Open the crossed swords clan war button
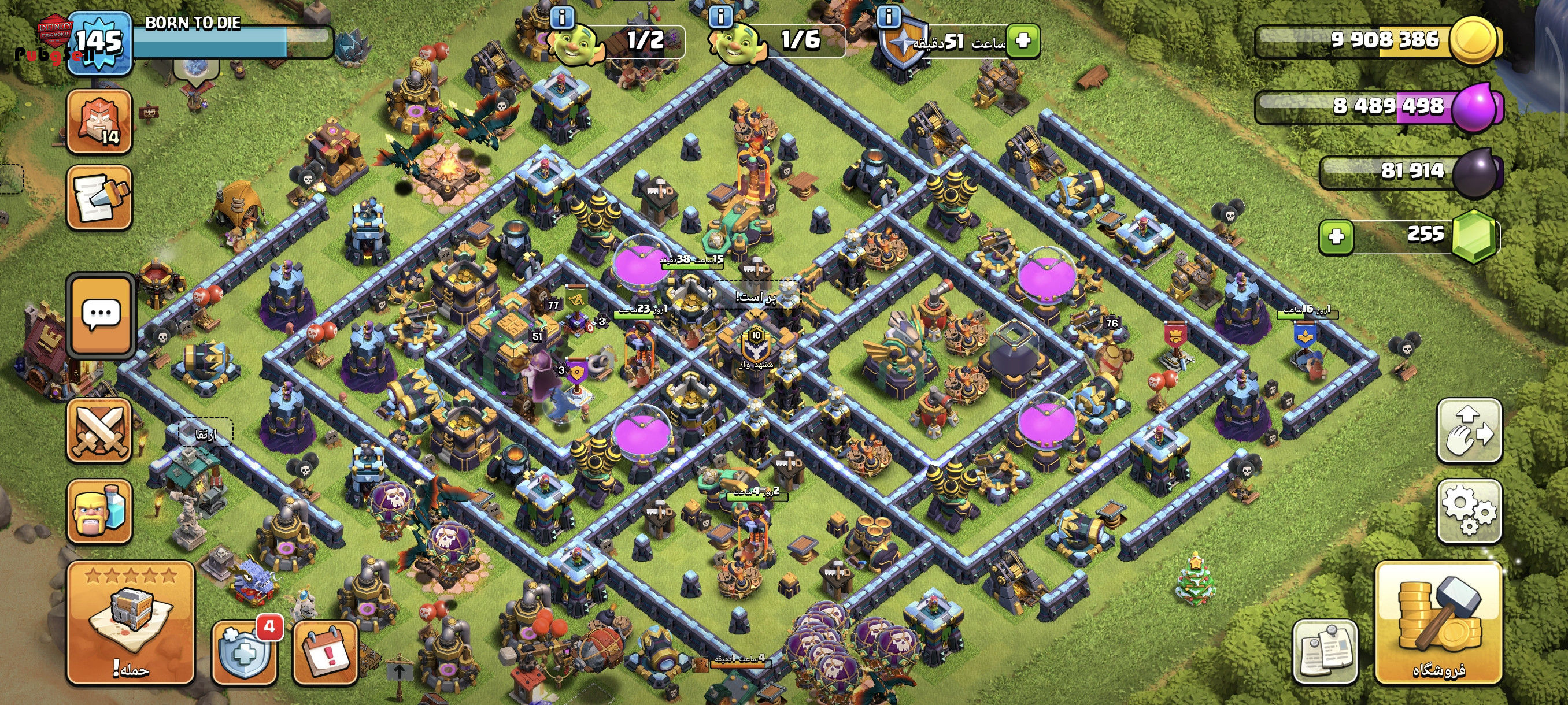The height and width of the screenshot is (705, 1568). [99, 431]
